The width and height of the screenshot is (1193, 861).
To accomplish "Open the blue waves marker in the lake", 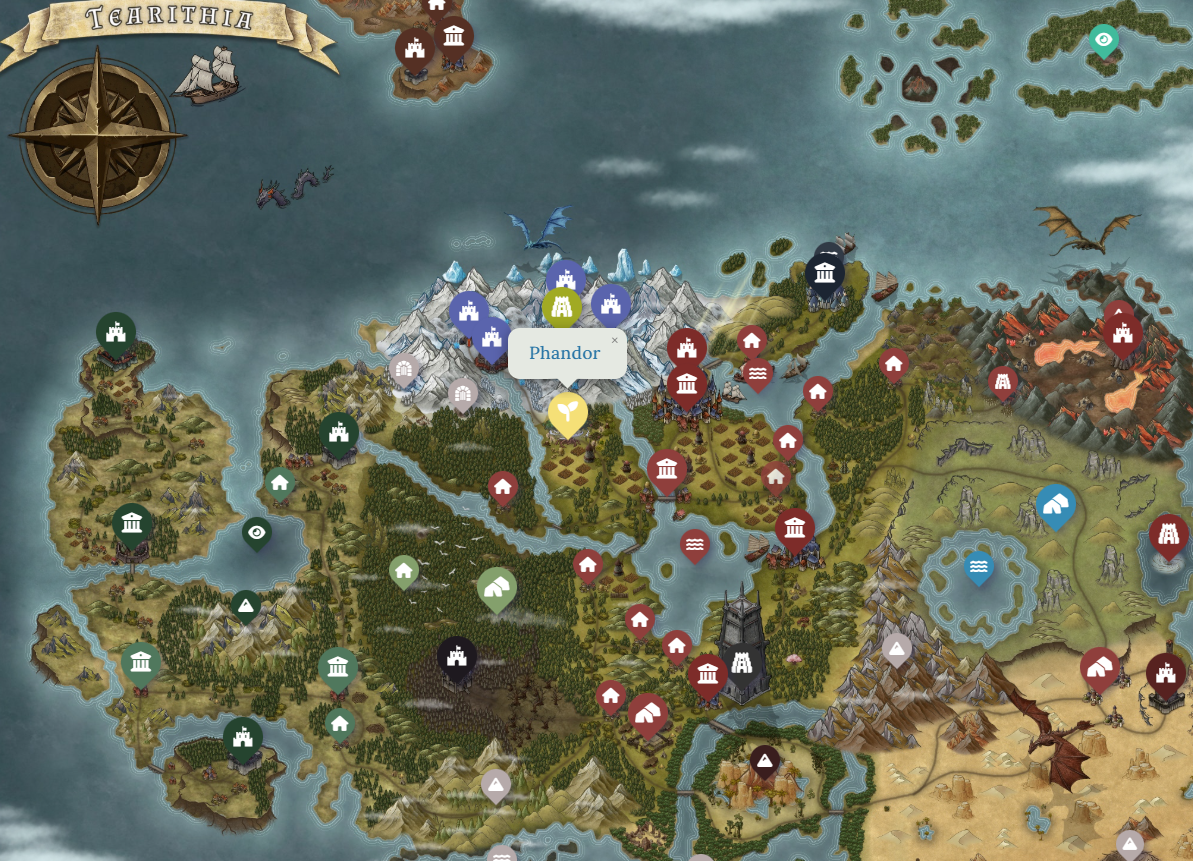I will tap(979, 567).
